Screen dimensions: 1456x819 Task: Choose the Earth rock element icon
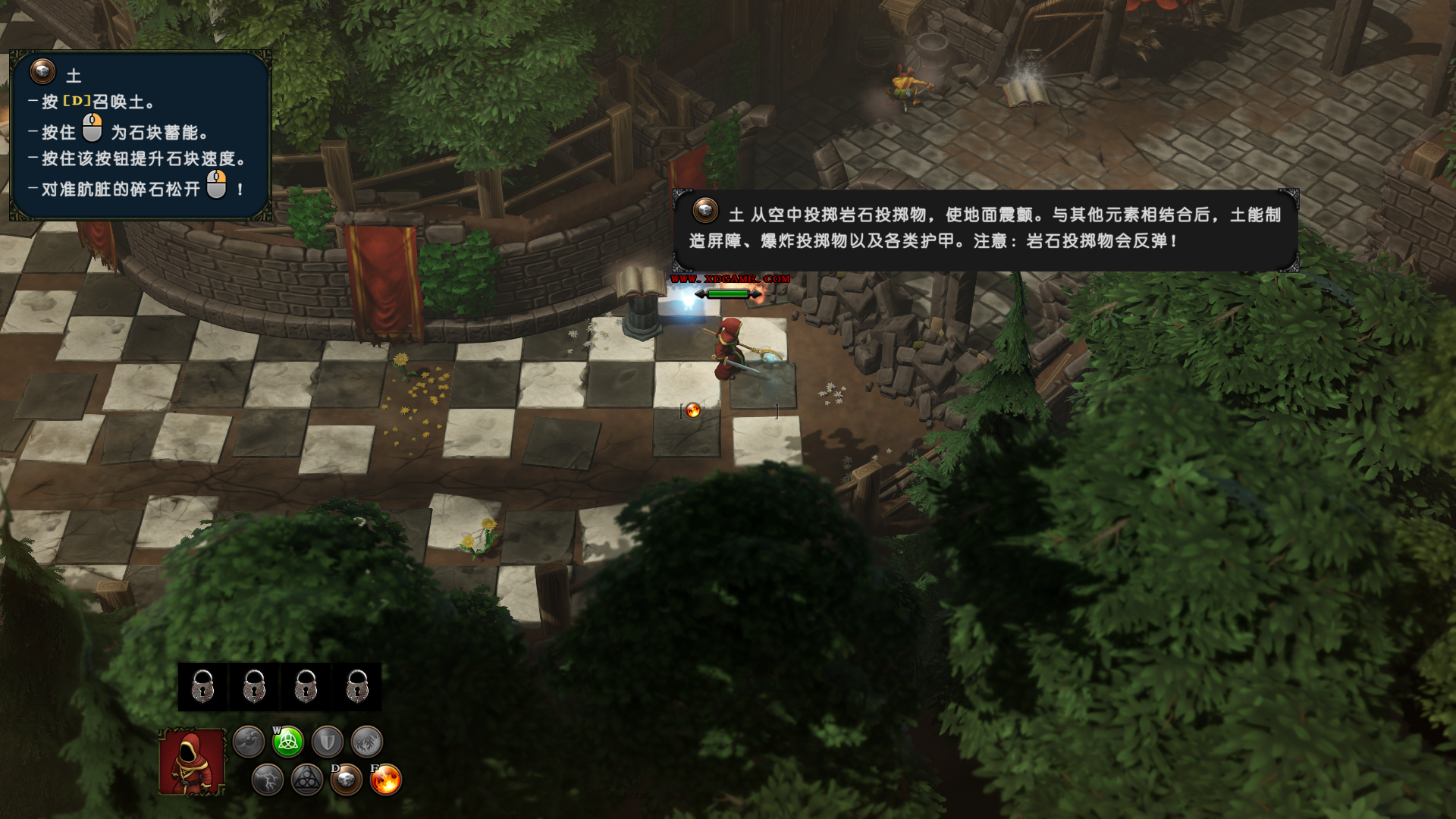[347, 780]
